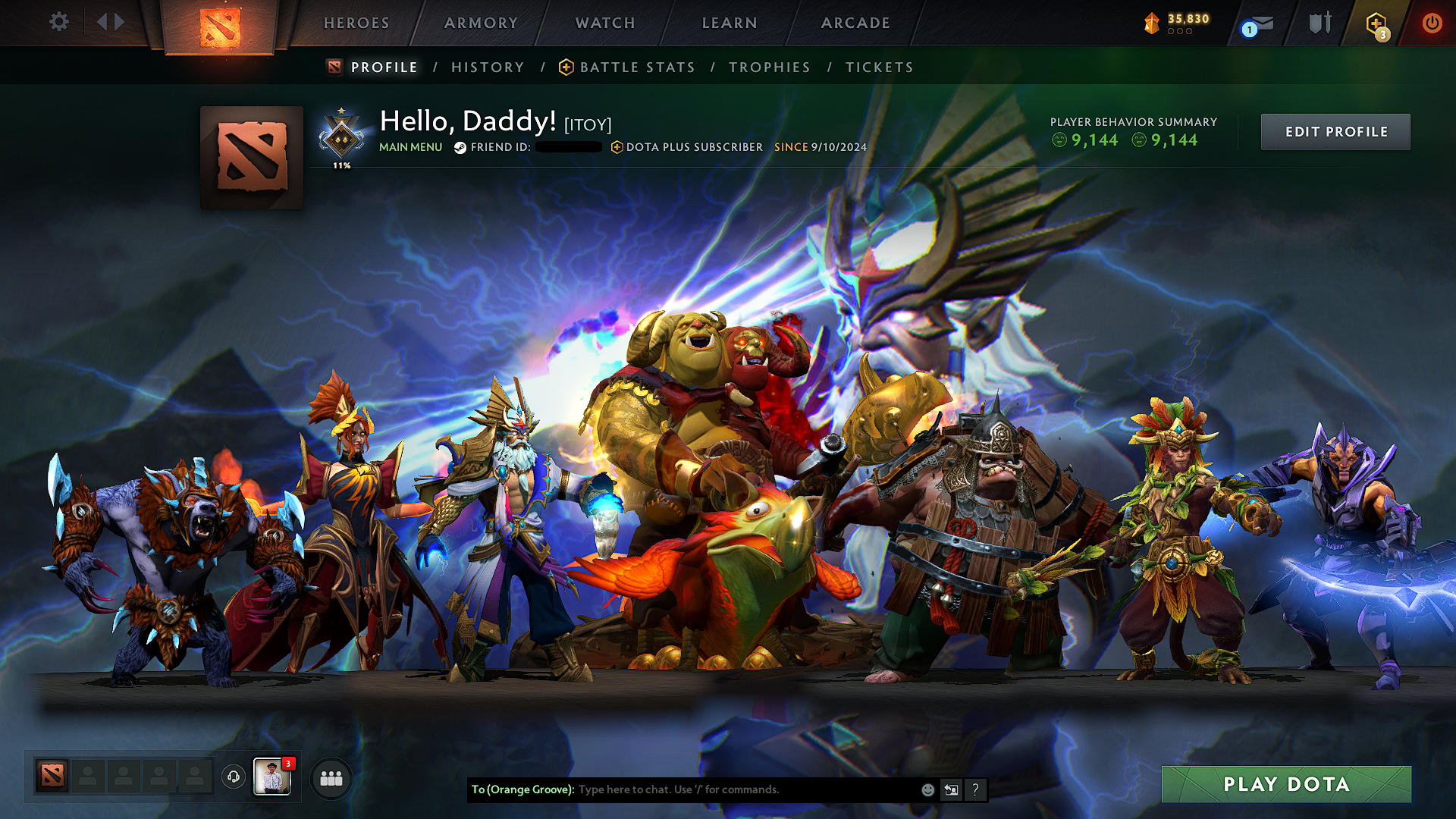Image resolution: width=1456 pixels, height=819 pixels.
Task: Click the power off icon
Action: pyautogui.click(x=1432, y=23)
